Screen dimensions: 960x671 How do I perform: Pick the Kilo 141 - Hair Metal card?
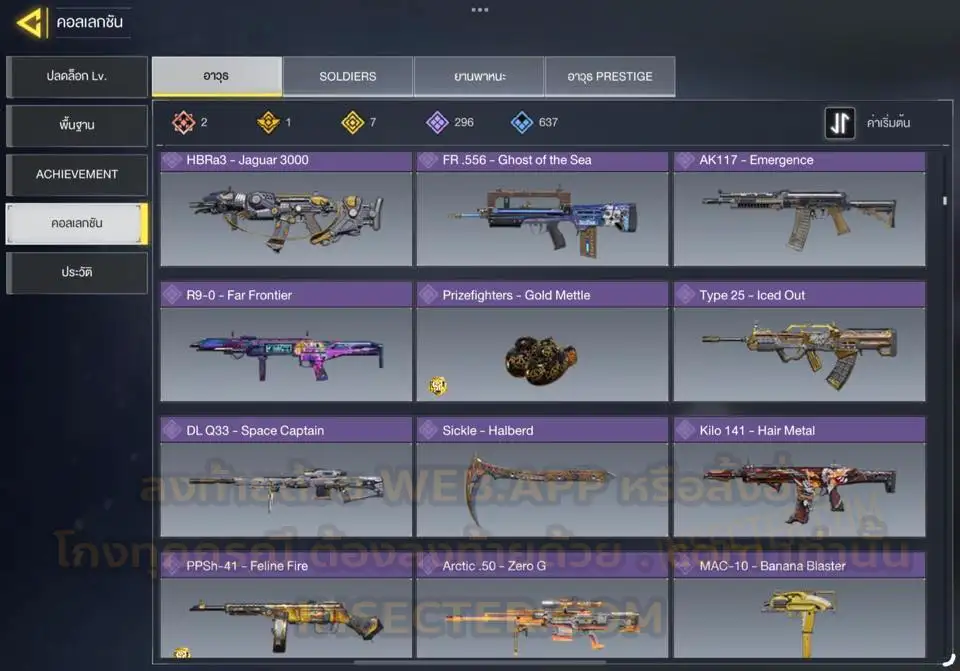(799, 479)
